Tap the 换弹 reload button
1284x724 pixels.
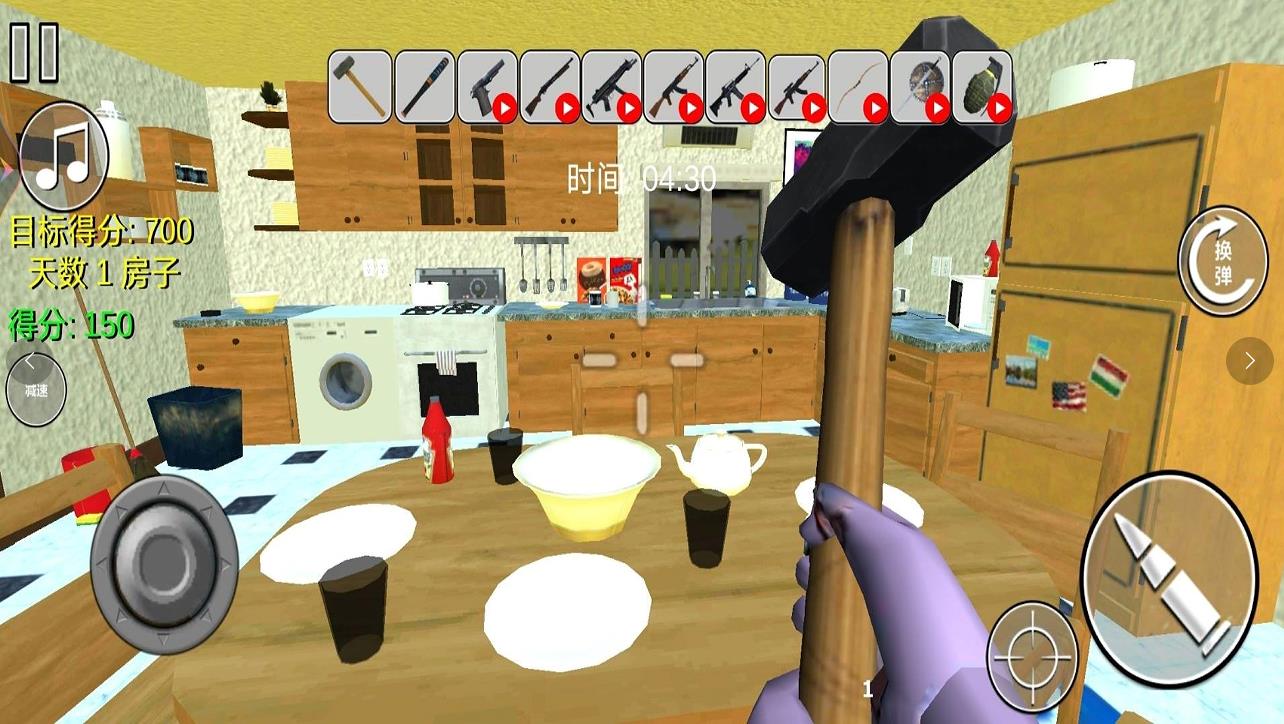1222,262
